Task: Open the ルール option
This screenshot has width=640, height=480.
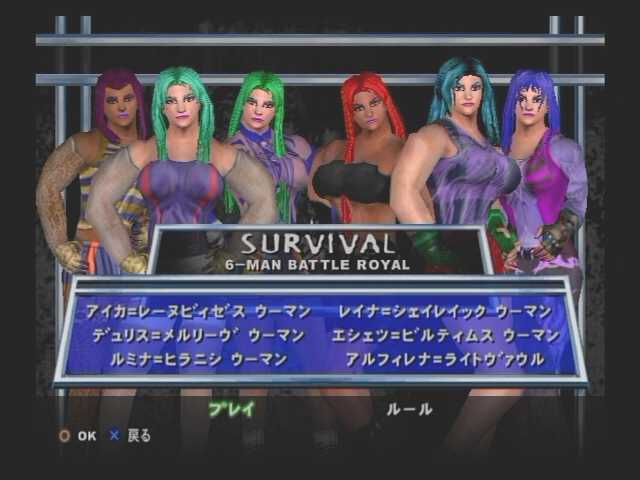Action: (409, 408)
